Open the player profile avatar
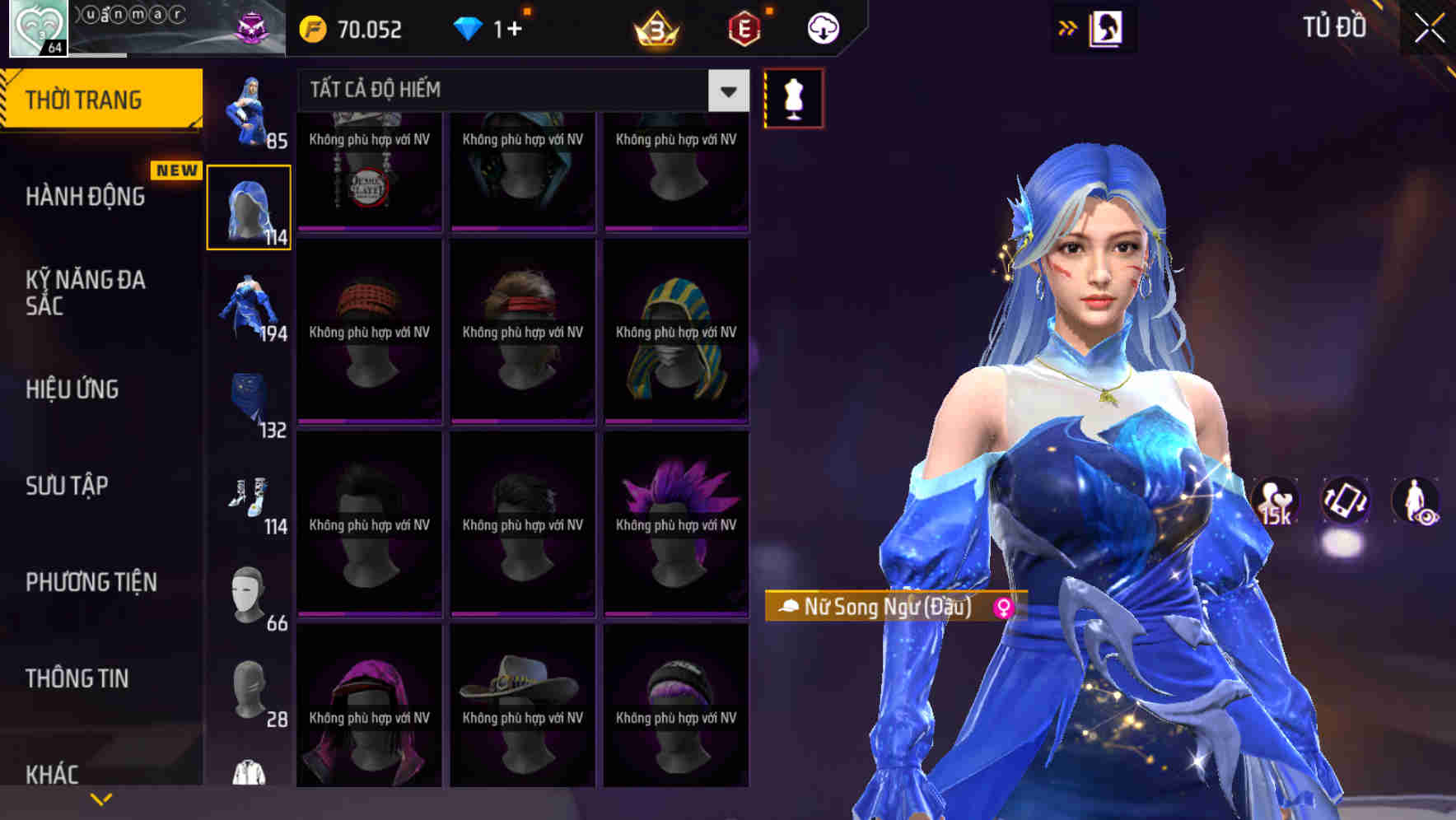This screenshot has width=1456, height=820. click(x=37, y=27)
